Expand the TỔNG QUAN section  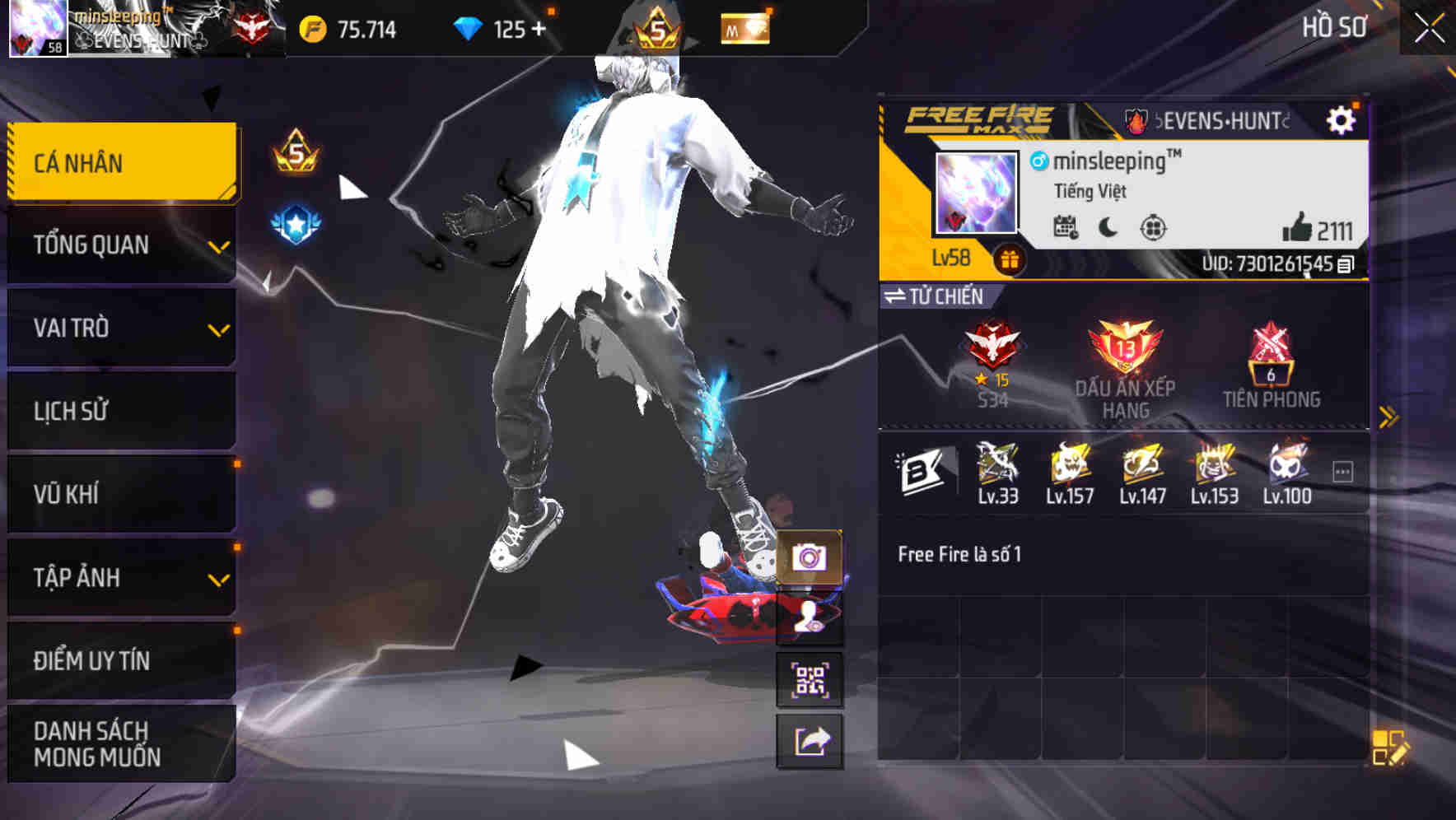(120, 245)
